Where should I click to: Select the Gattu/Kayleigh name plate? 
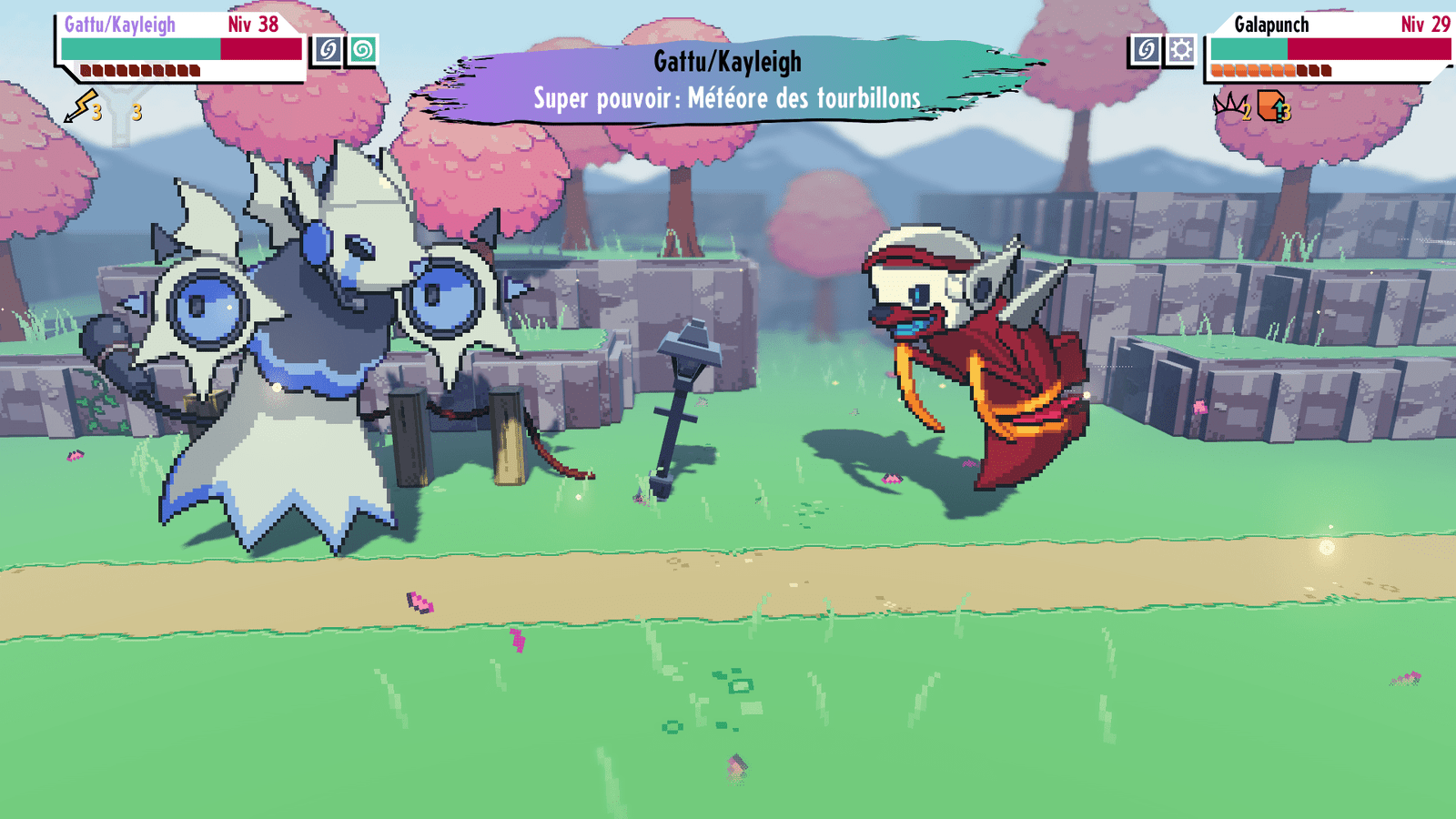pos(119,25)
